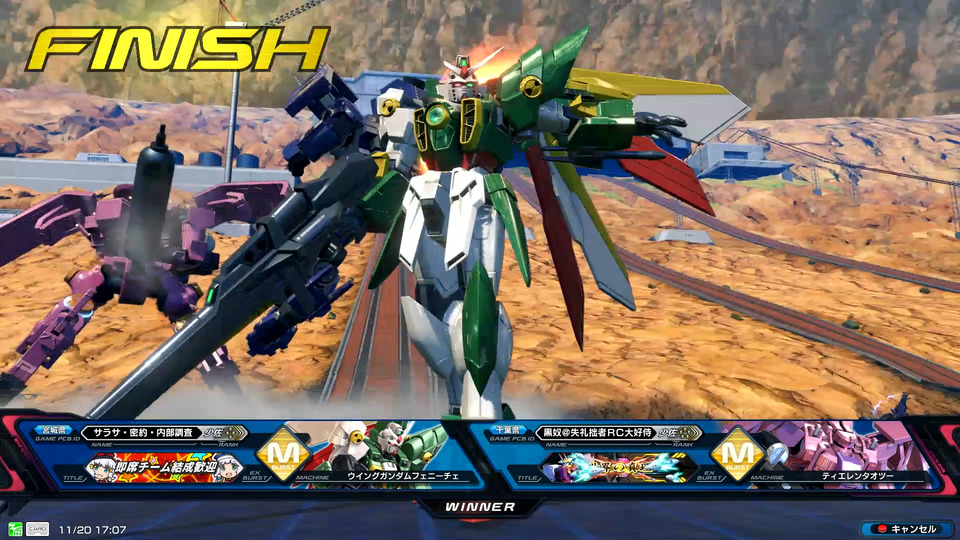960x540 pixels.
Task: Click the CARD icon in the status bar
Action: [37, 529]
